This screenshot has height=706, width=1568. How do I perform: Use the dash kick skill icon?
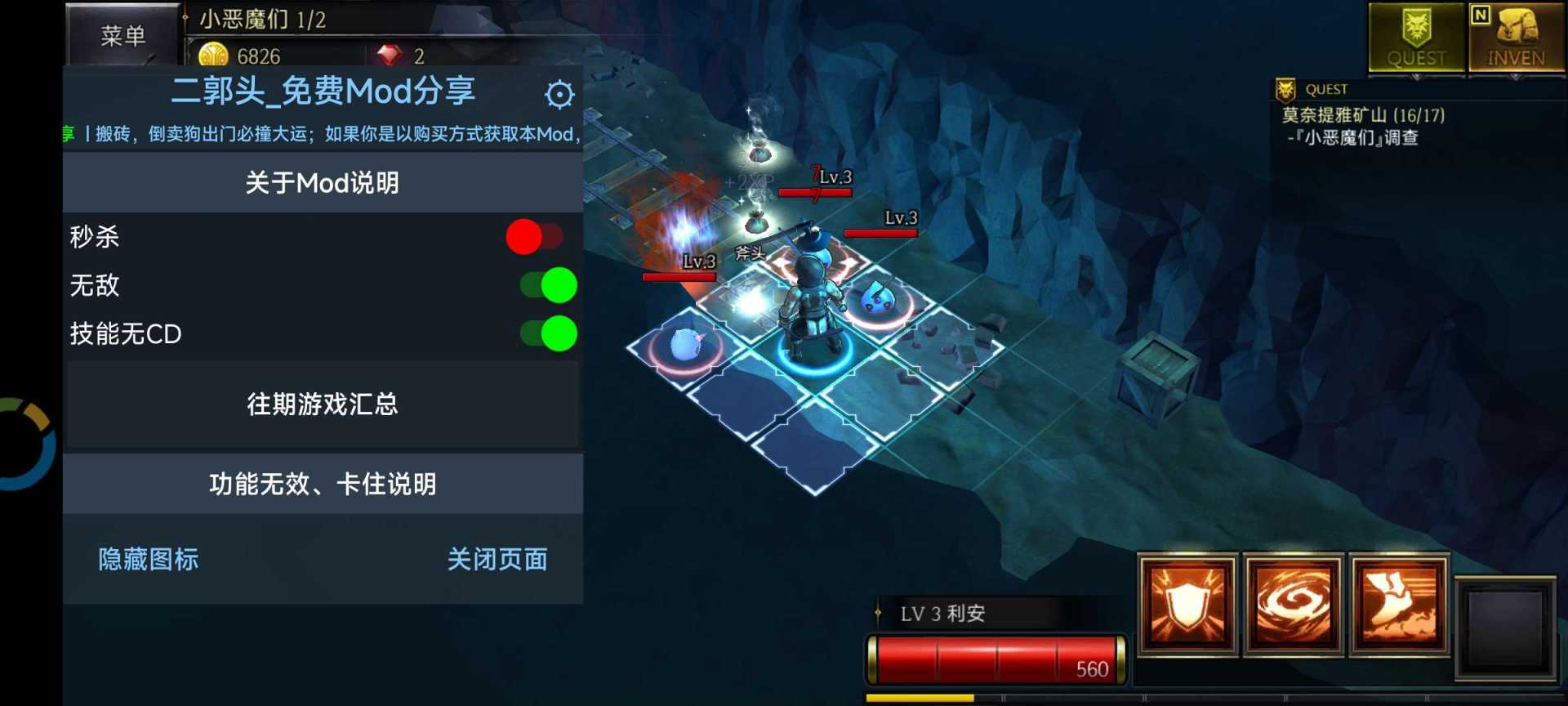(x=1398, y=605)
